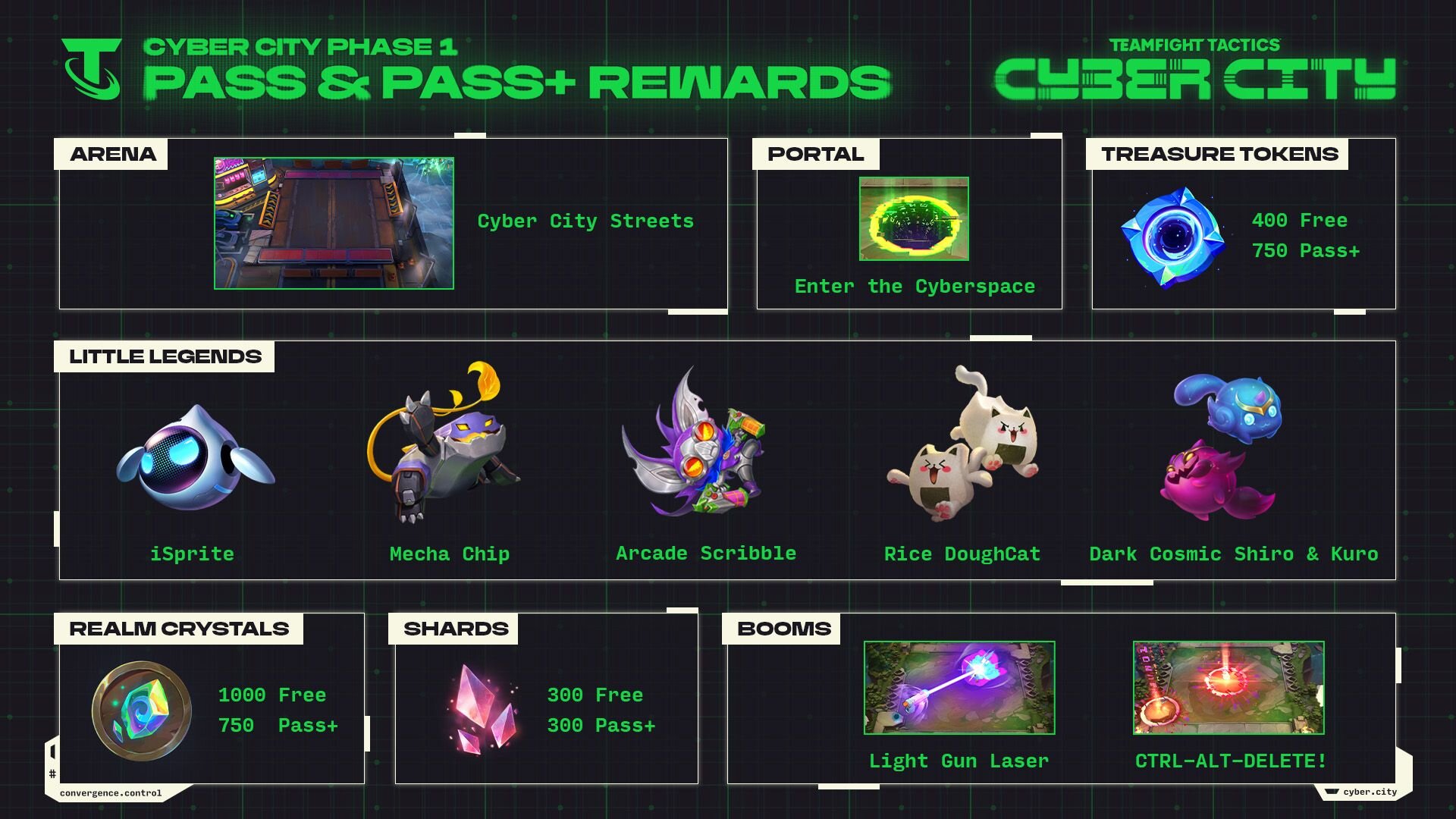Select the Cyber City Streets arena thumbnail
Image resolution: width=1456 pixels, height=819 pixels.
(x=334, y=223)
